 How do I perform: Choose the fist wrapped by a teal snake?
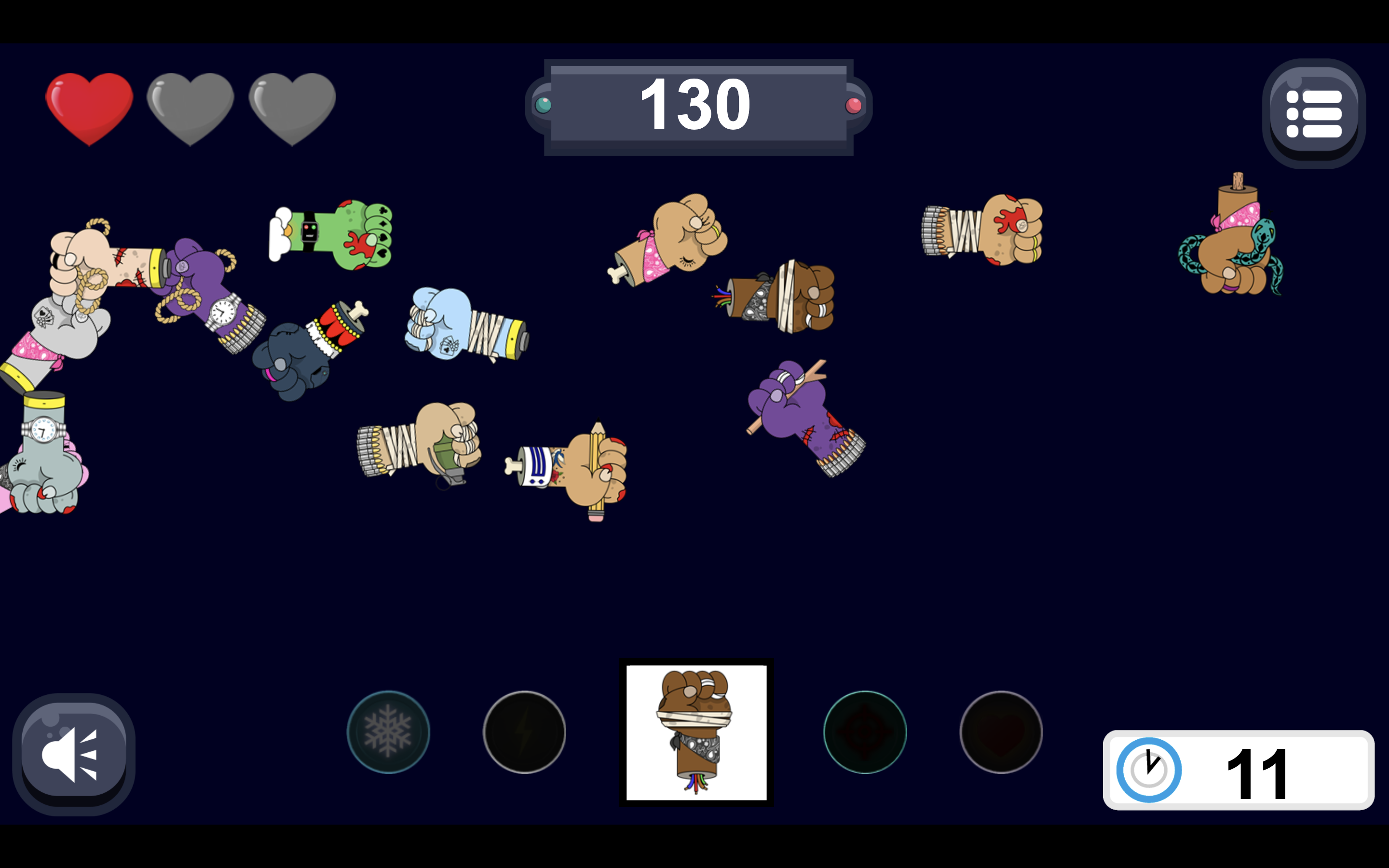(1234, 247)
